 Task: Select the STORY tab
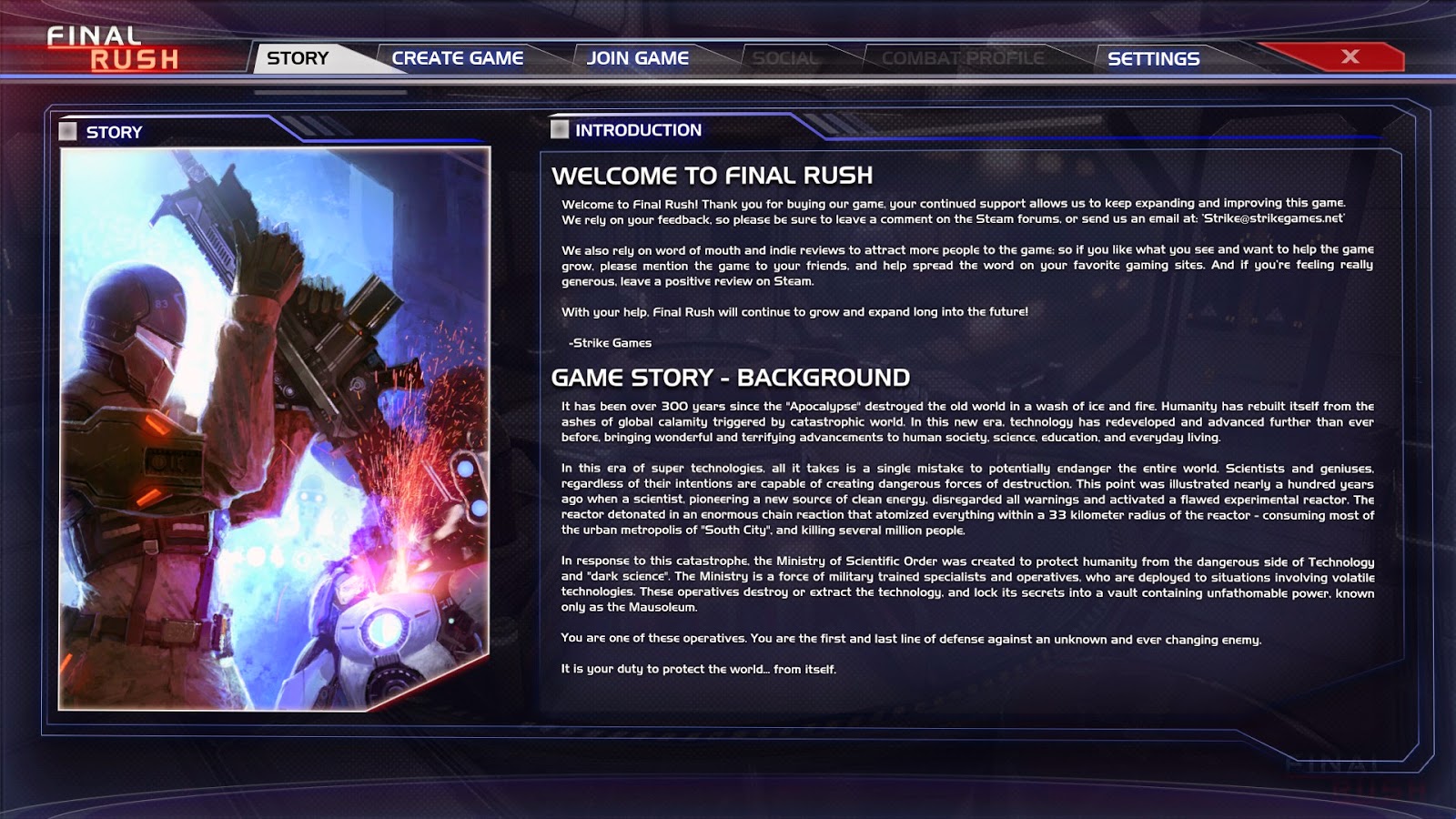298,57
